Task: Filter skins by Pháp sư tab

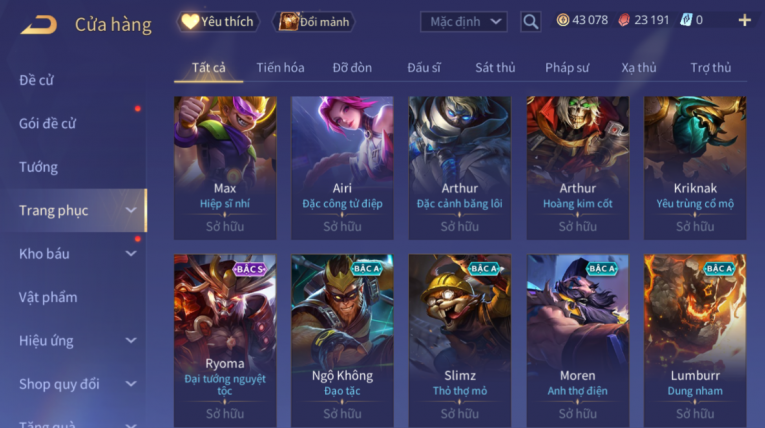Action: coord(567,68)
